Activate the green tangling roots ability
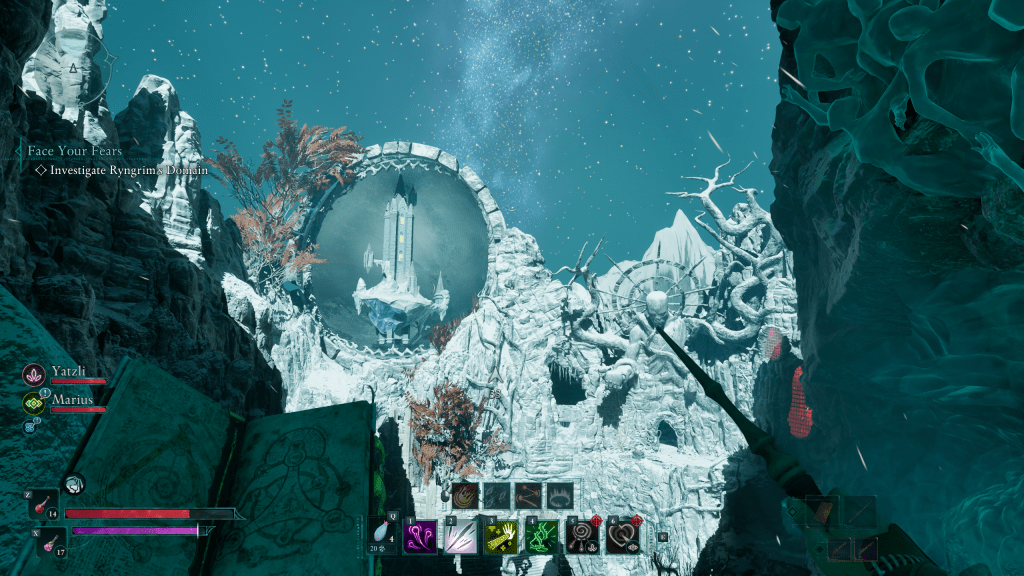The width and height of the screenshot is (1024, 576). (x=541, y=537)
